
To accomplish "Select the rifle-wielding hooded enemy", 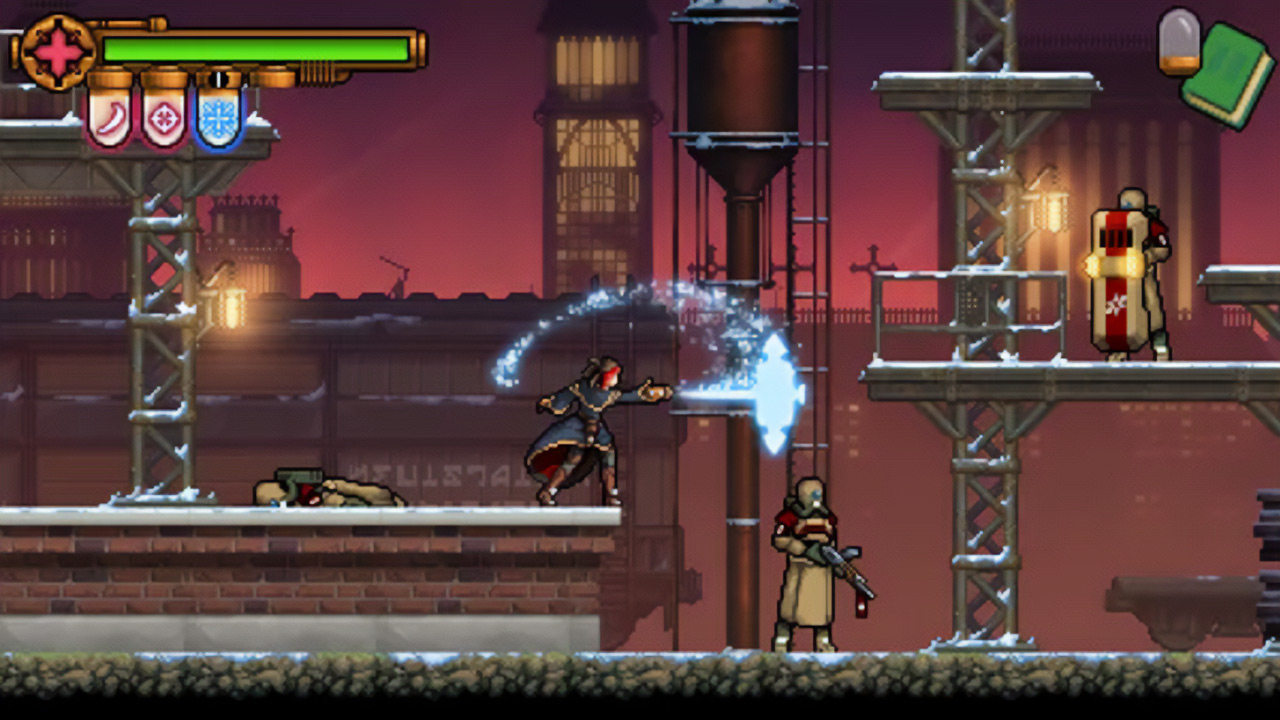I will click(x=805, y=560).
